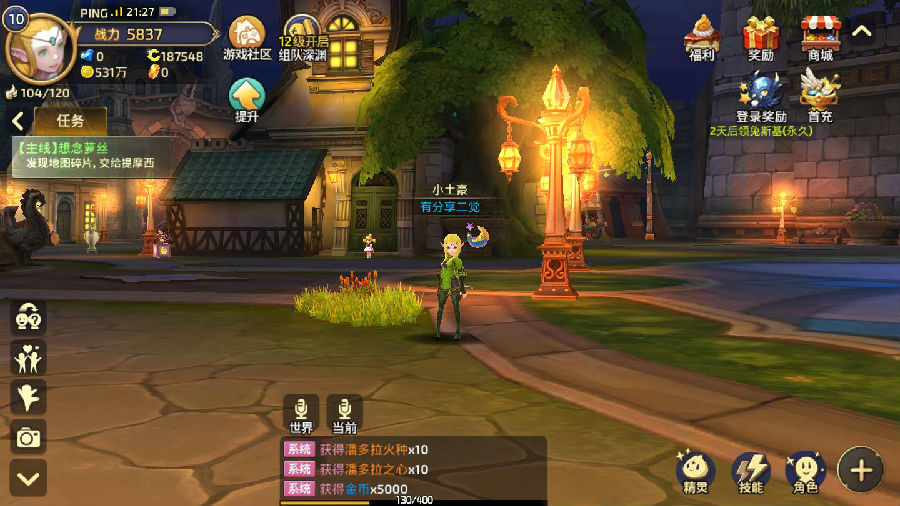Open the 福利 welfare menu
Image resolution: width=900 pixels, height=506 pixels.
pos(704,38)
